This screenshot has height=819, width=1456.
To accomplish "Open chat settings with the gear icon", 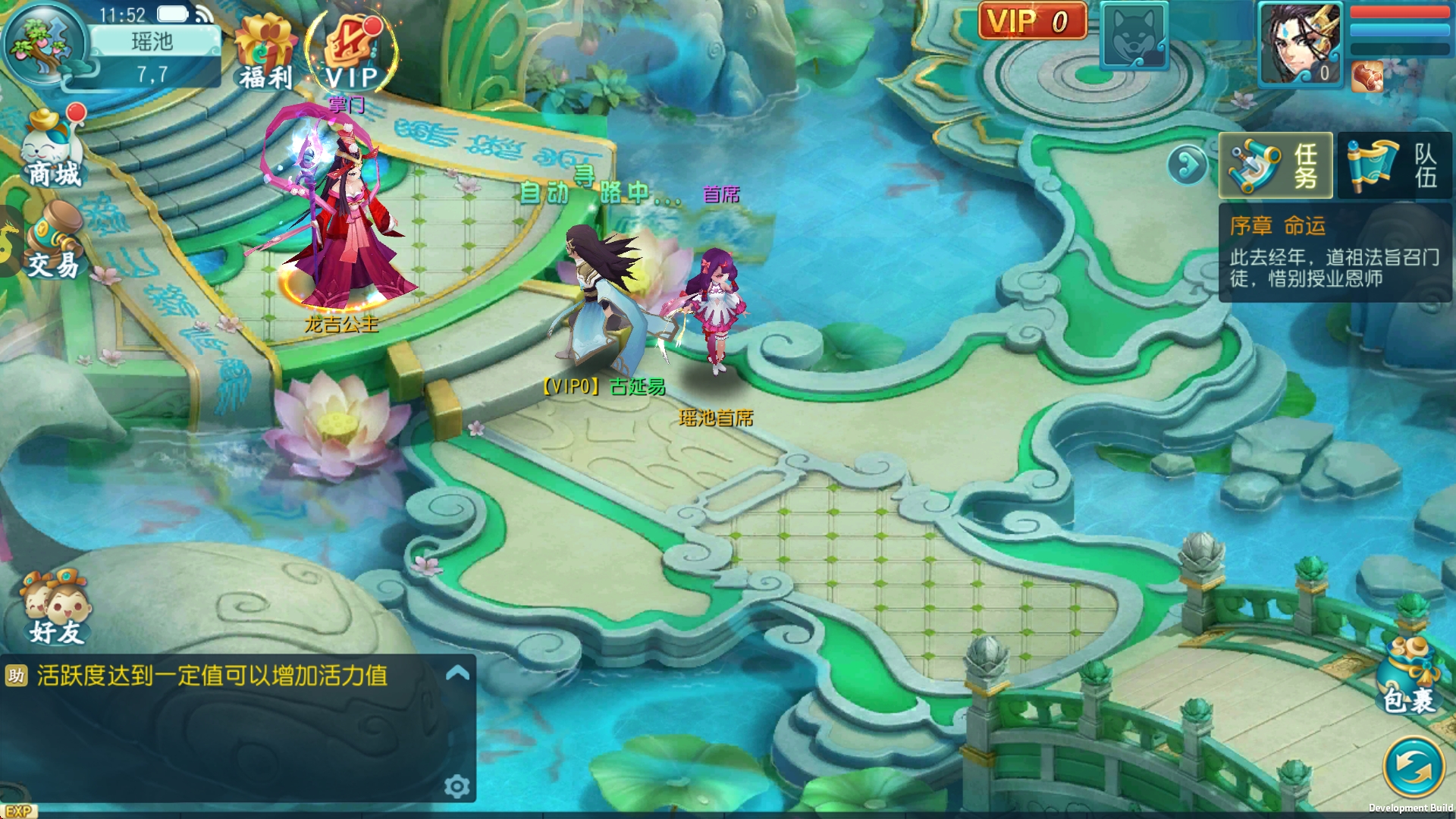I will [458, 787].
